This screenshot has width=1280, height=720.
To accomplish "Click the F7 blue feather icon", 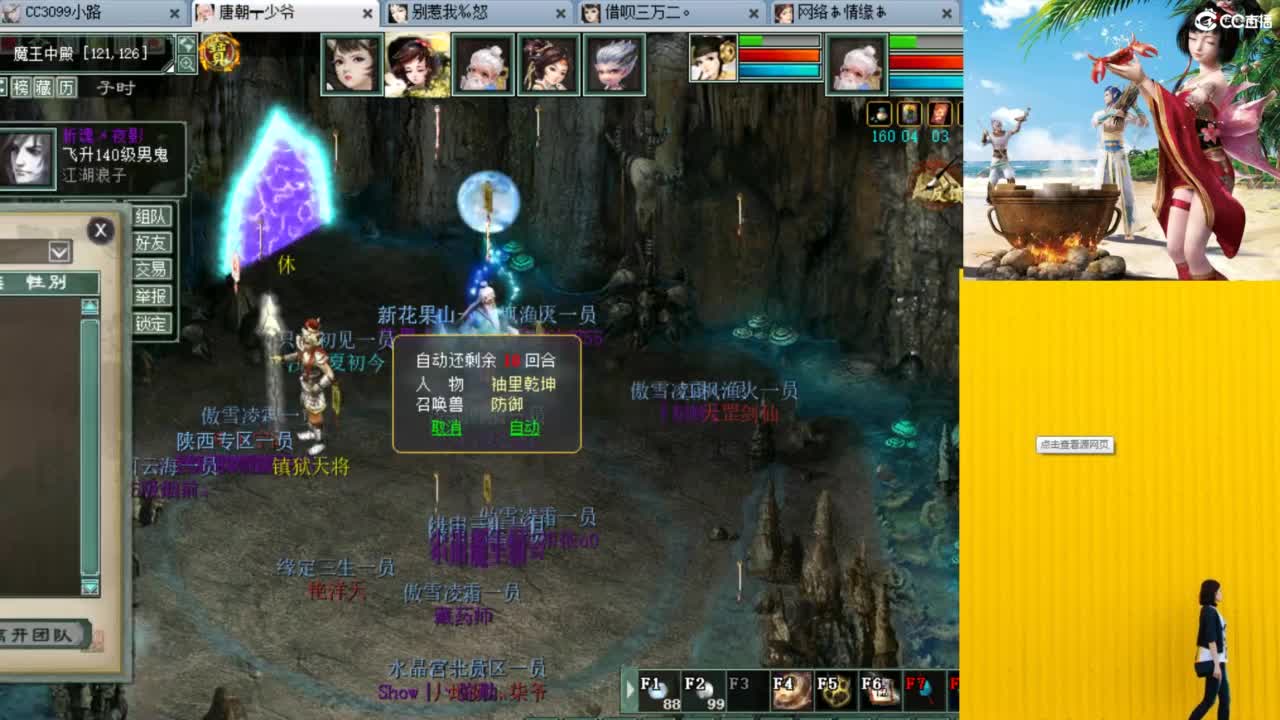I will tap(925, 690).
